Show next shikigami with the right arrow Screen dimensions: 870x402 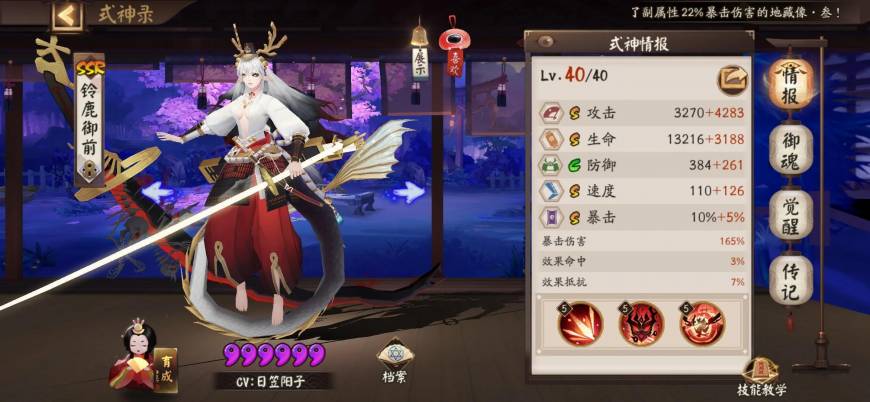pos(407,190)
